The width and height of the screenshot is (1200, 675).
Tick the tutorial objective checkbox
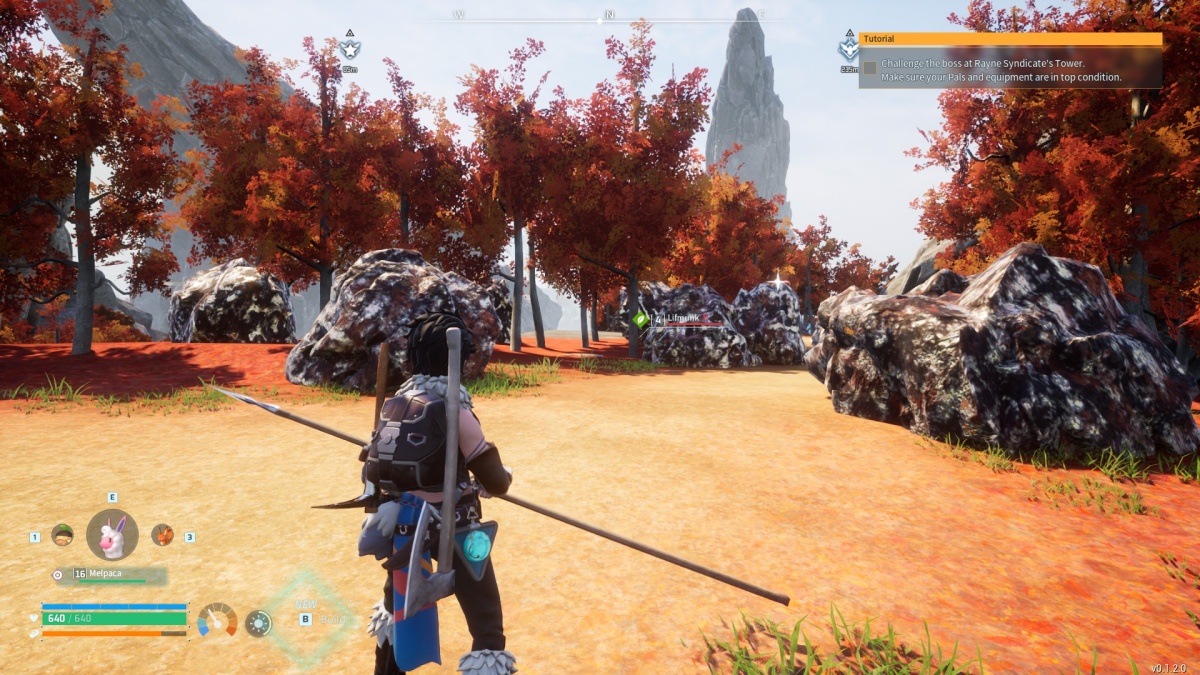pyautogui.click(x=870, y=68)
